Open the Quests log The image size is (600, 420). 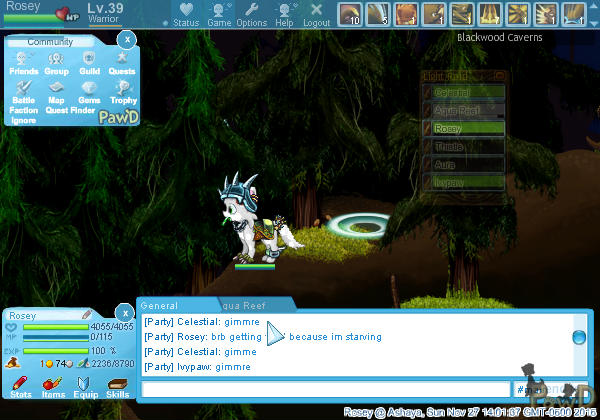(122, 63)
